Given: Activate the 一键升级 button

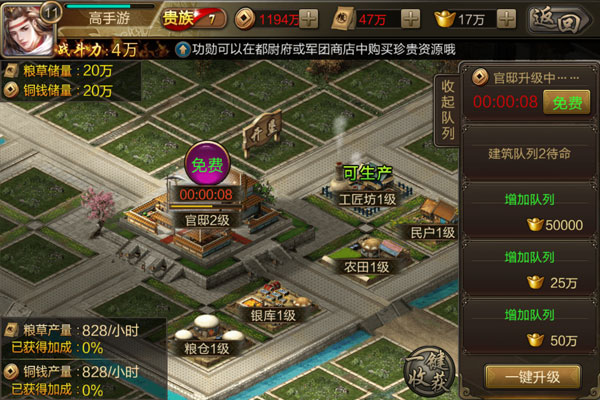Looking at the screenshot, I should click(531, 377).
